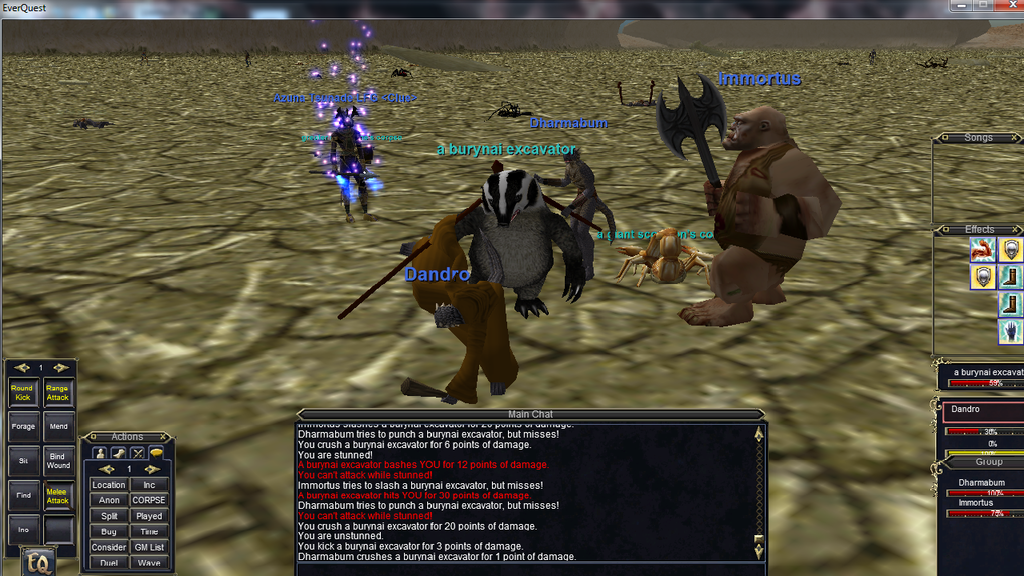Choose the Consider action button

pyautogui.click(x=109, y=547)
